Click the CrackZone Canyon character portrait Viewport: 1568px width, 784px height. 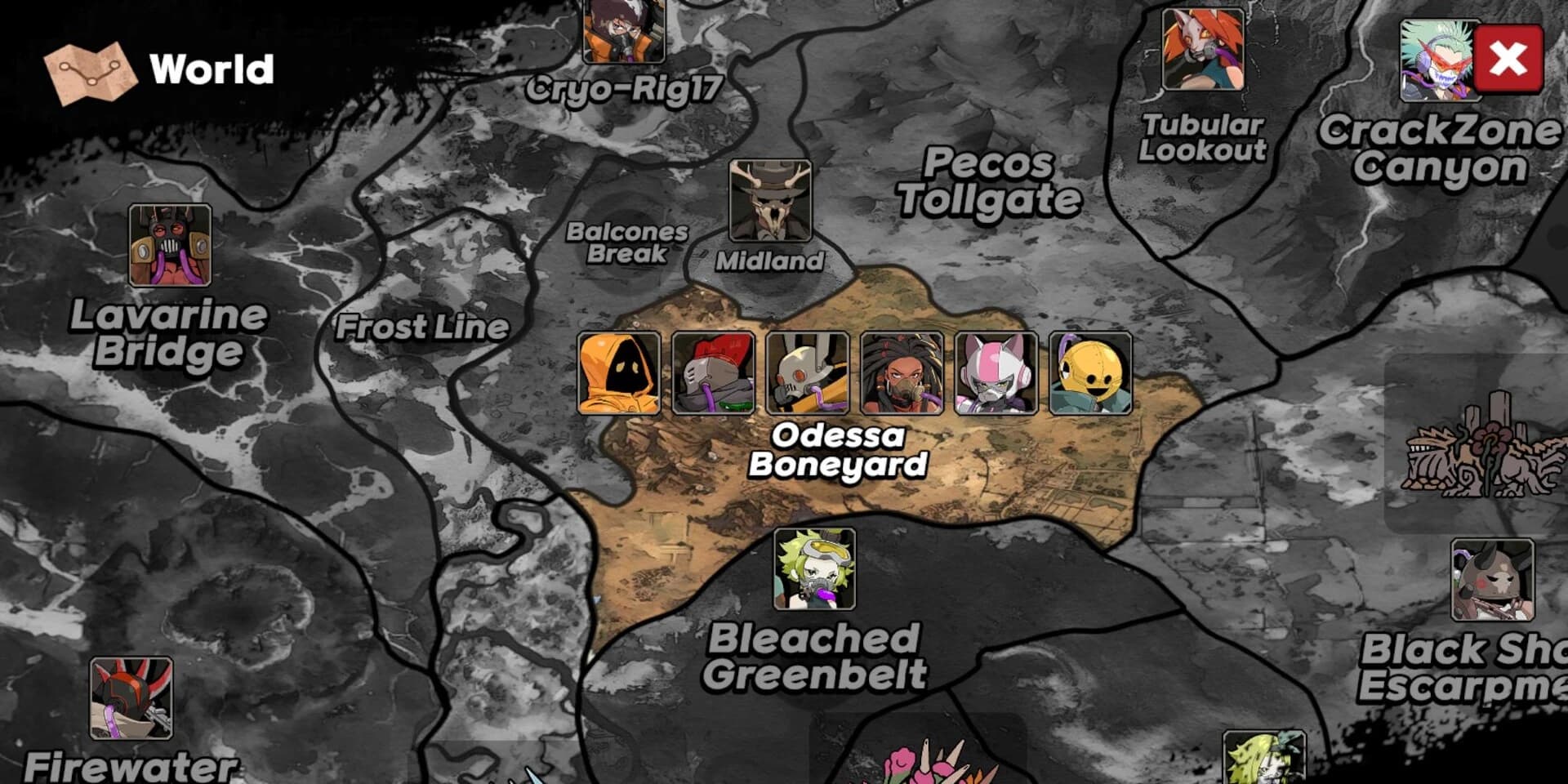[1440, 57]
